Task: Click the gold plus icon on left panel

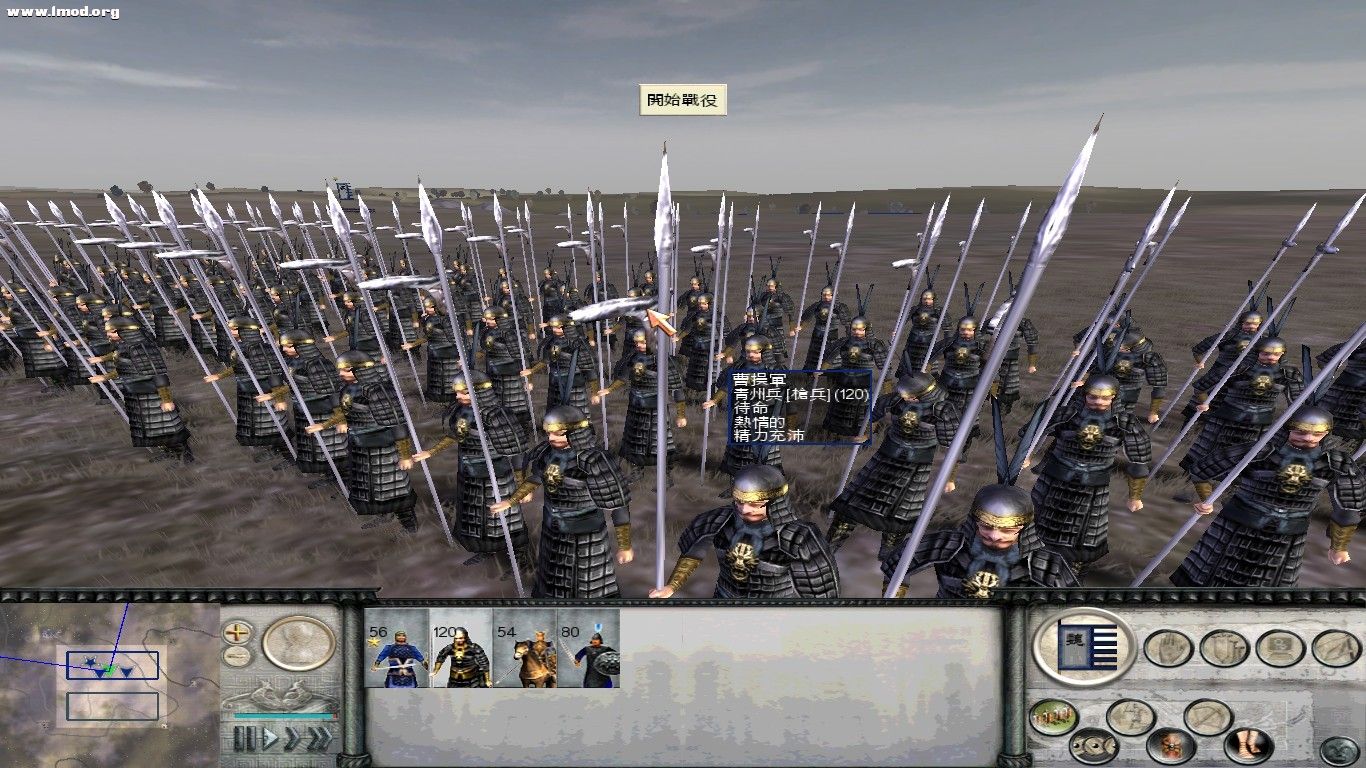Action: [x=236, y=633]
